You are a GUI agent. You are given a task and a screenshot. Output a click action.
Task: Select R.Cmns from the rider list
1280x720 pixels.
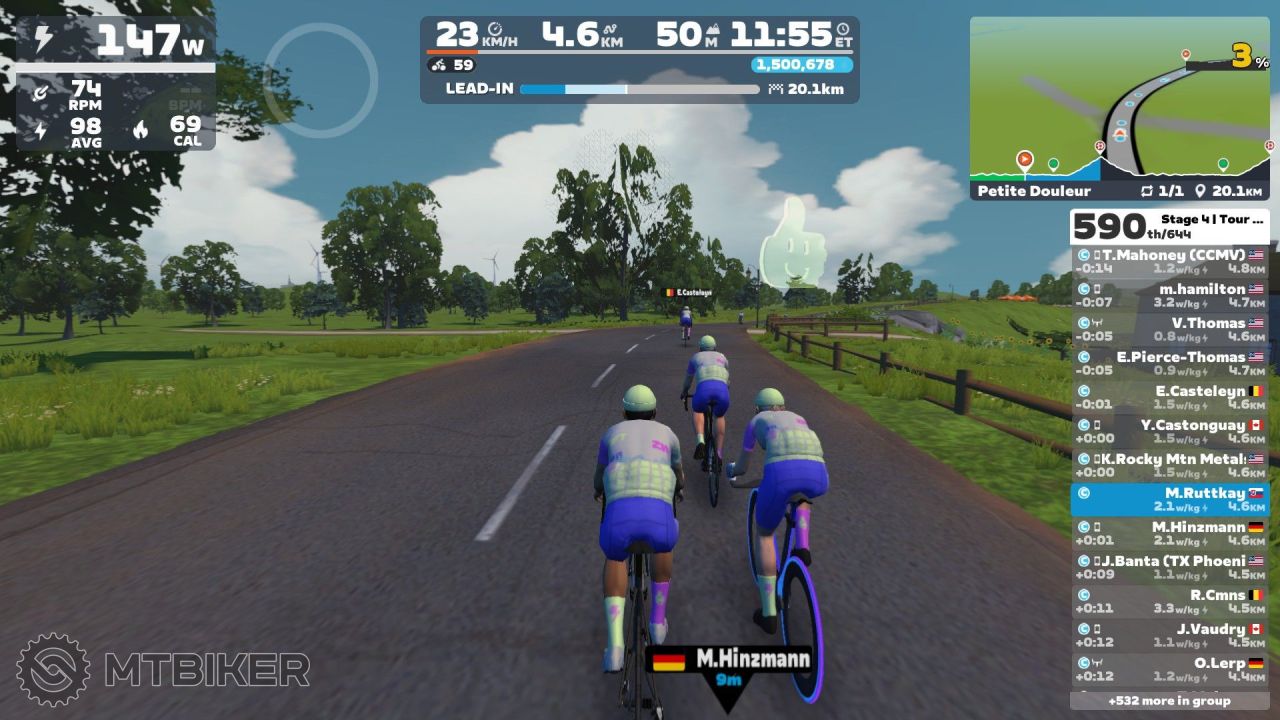click(1169, 602)
